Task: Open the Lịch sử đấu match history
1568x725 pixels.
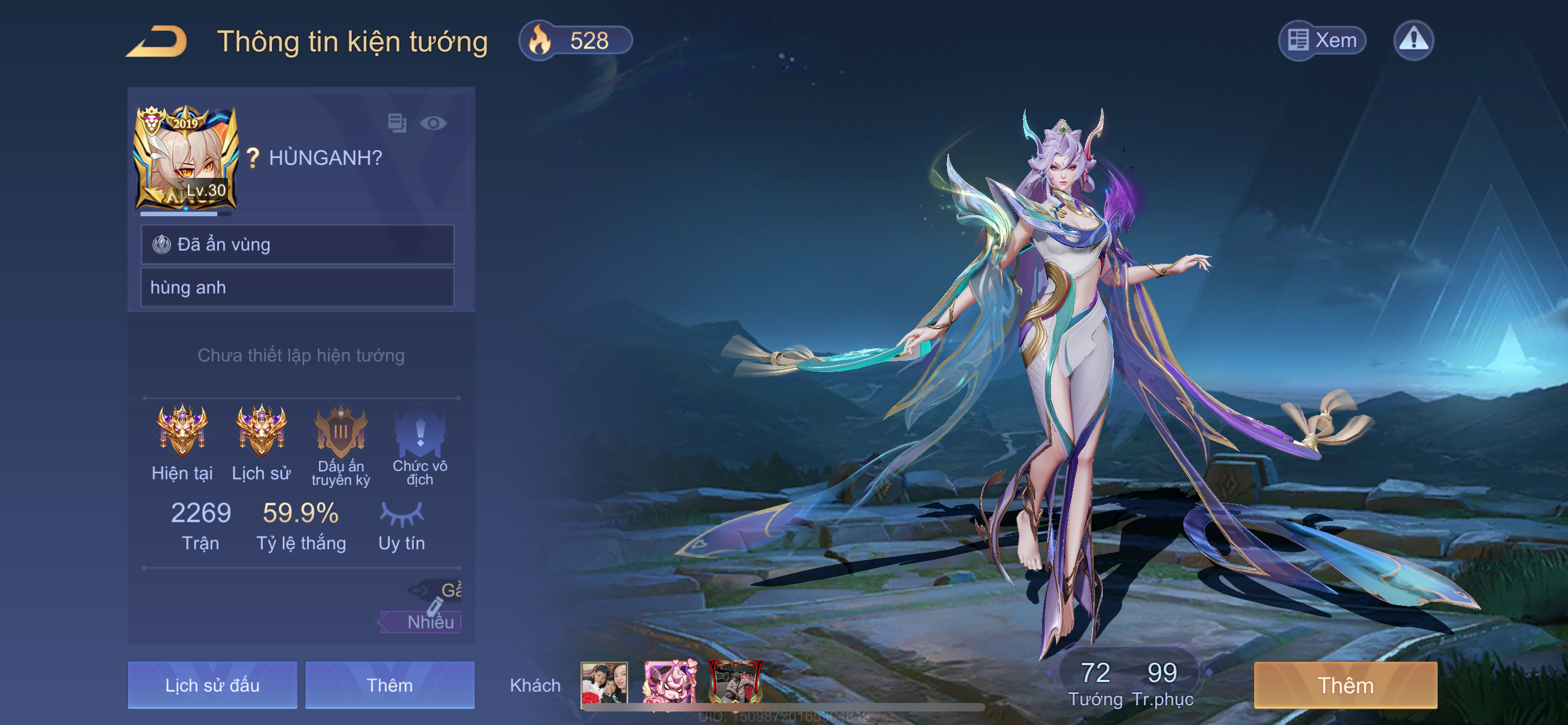Action: click(x=212, y=685)
